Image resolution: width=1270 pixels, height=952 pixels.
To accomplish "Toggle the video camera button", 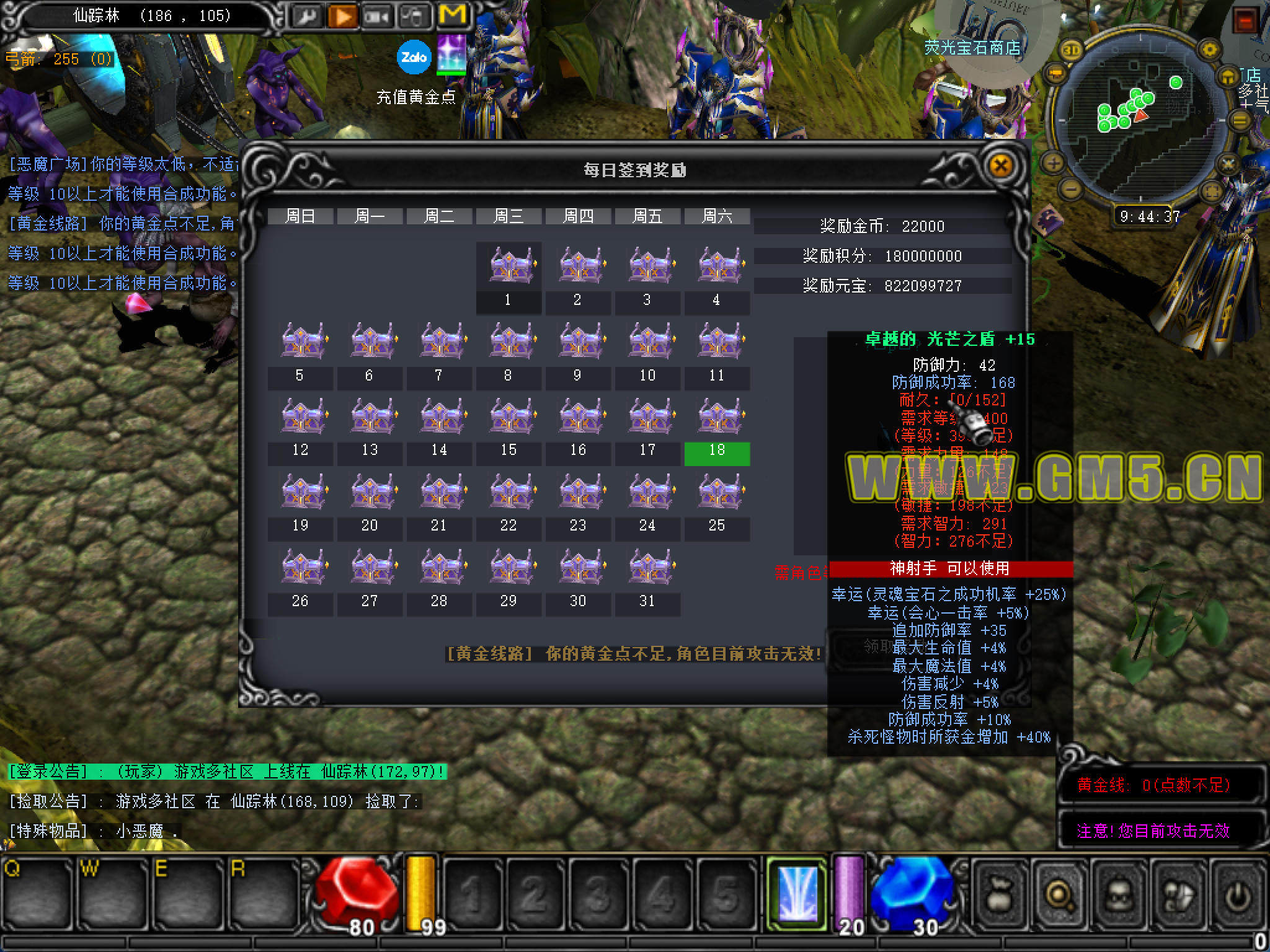I will [378, 17].
